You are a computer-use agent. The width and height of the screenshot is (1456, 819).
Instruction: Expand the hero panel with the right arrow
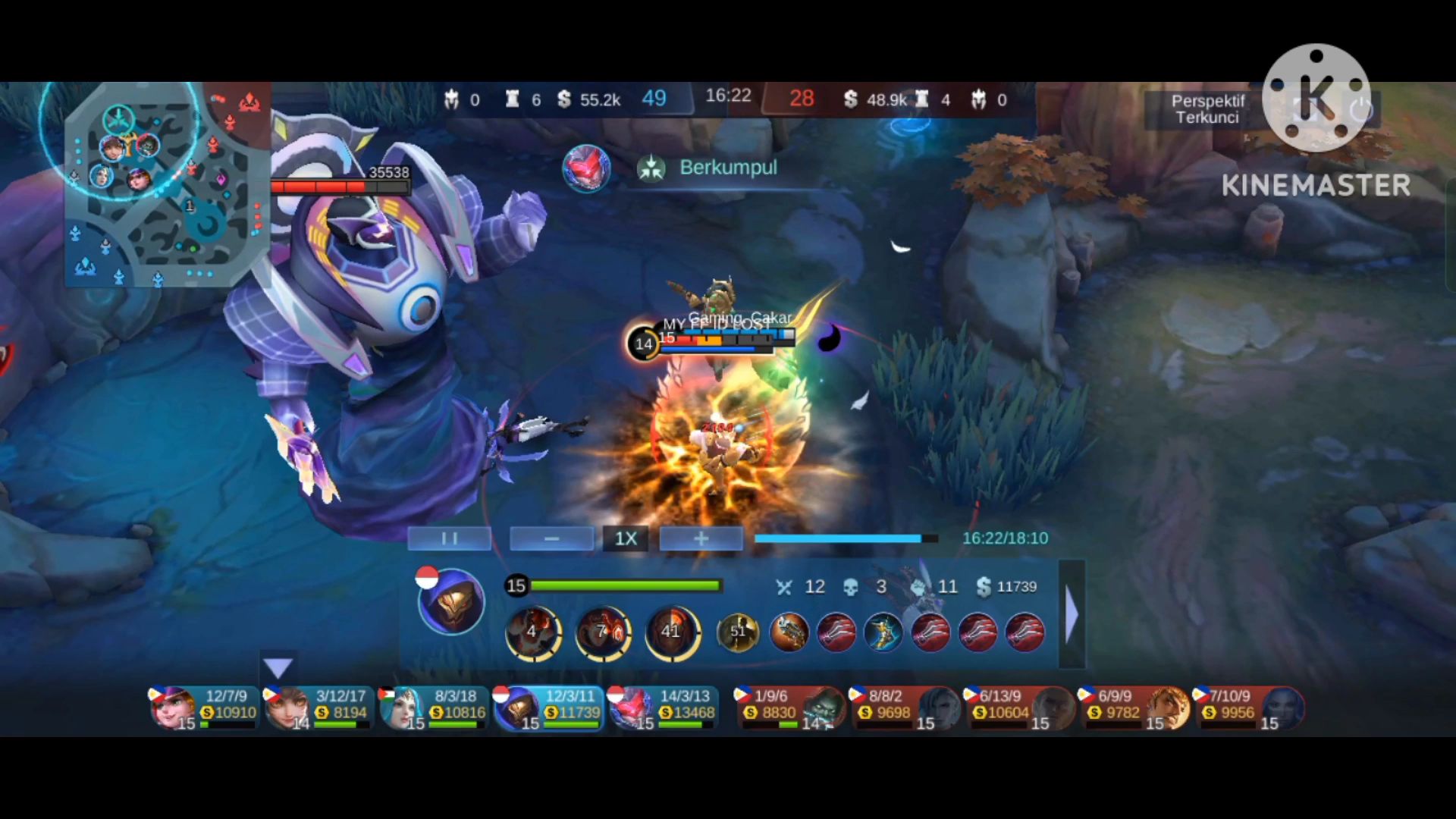tap(1072, 614)
